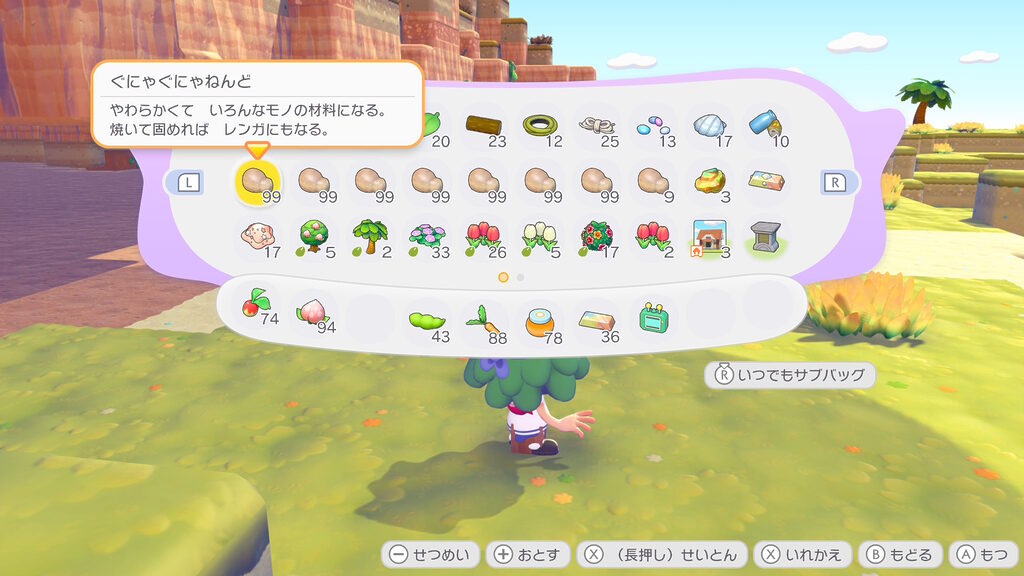The width and height of the screenshot is (1024, 576).
Task: Choose the white tulips slot
Action: (540, 236)
